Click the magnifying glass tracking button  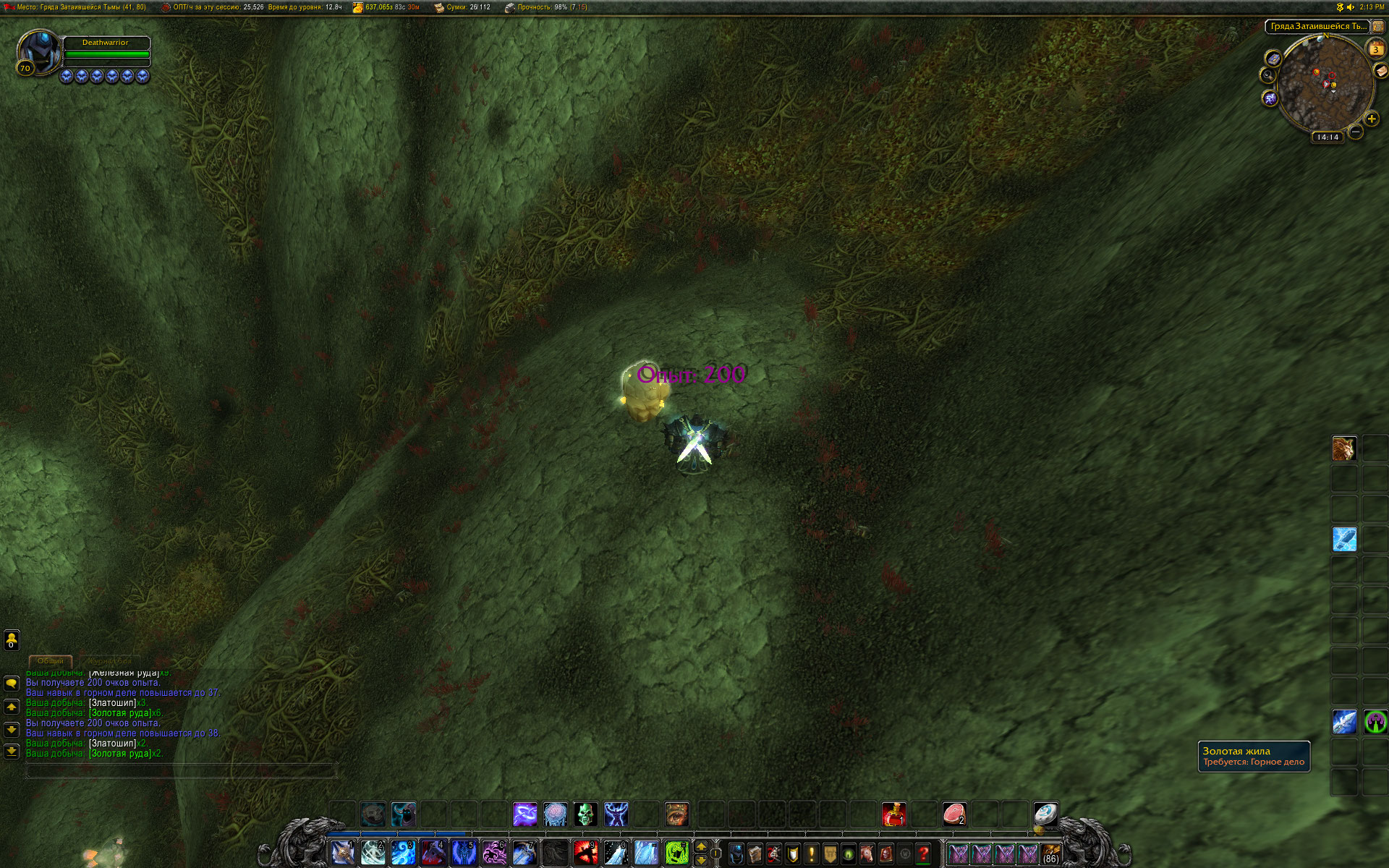point(1267,75)
